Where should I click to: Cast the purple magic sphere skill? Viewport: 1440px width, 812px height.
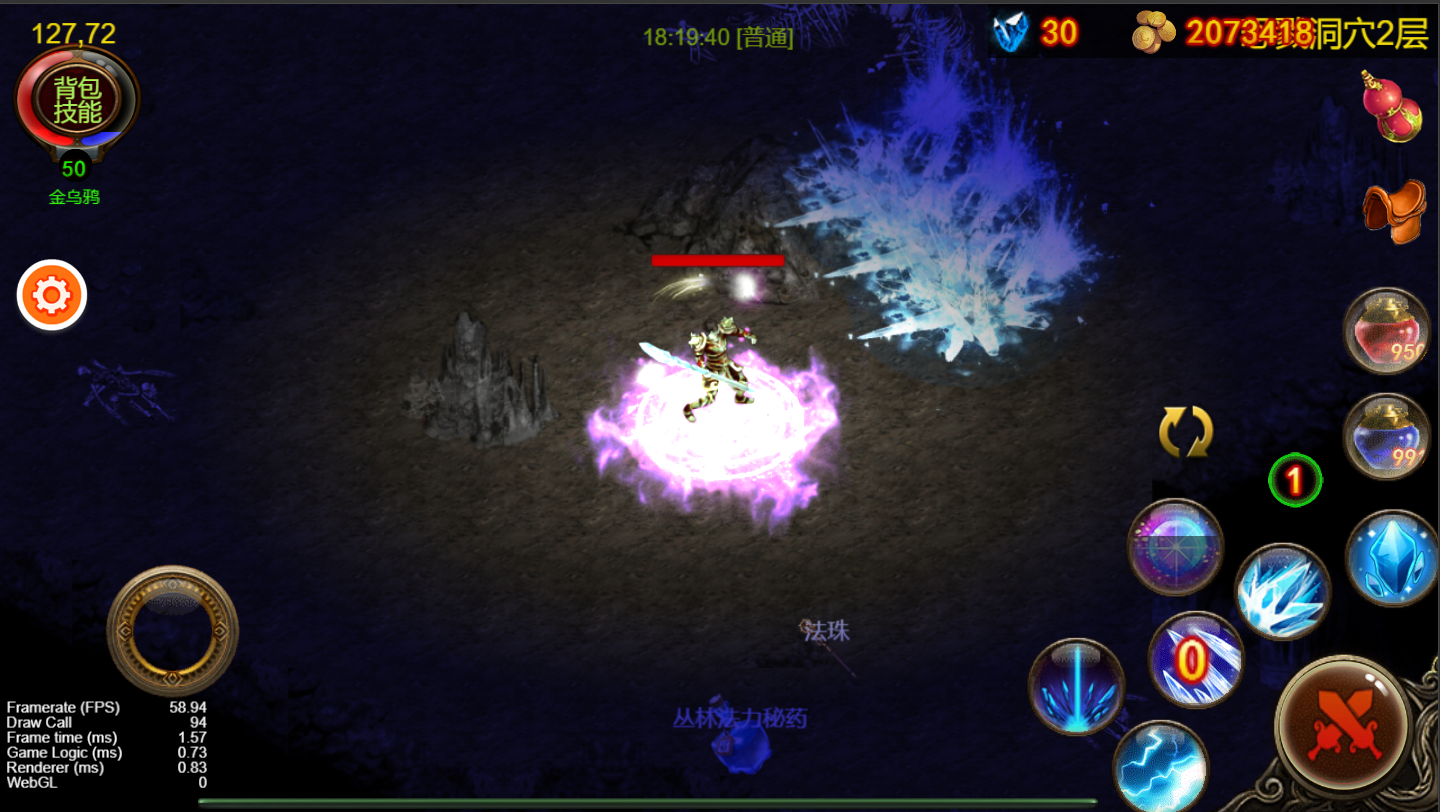(x=1175, y=547)
